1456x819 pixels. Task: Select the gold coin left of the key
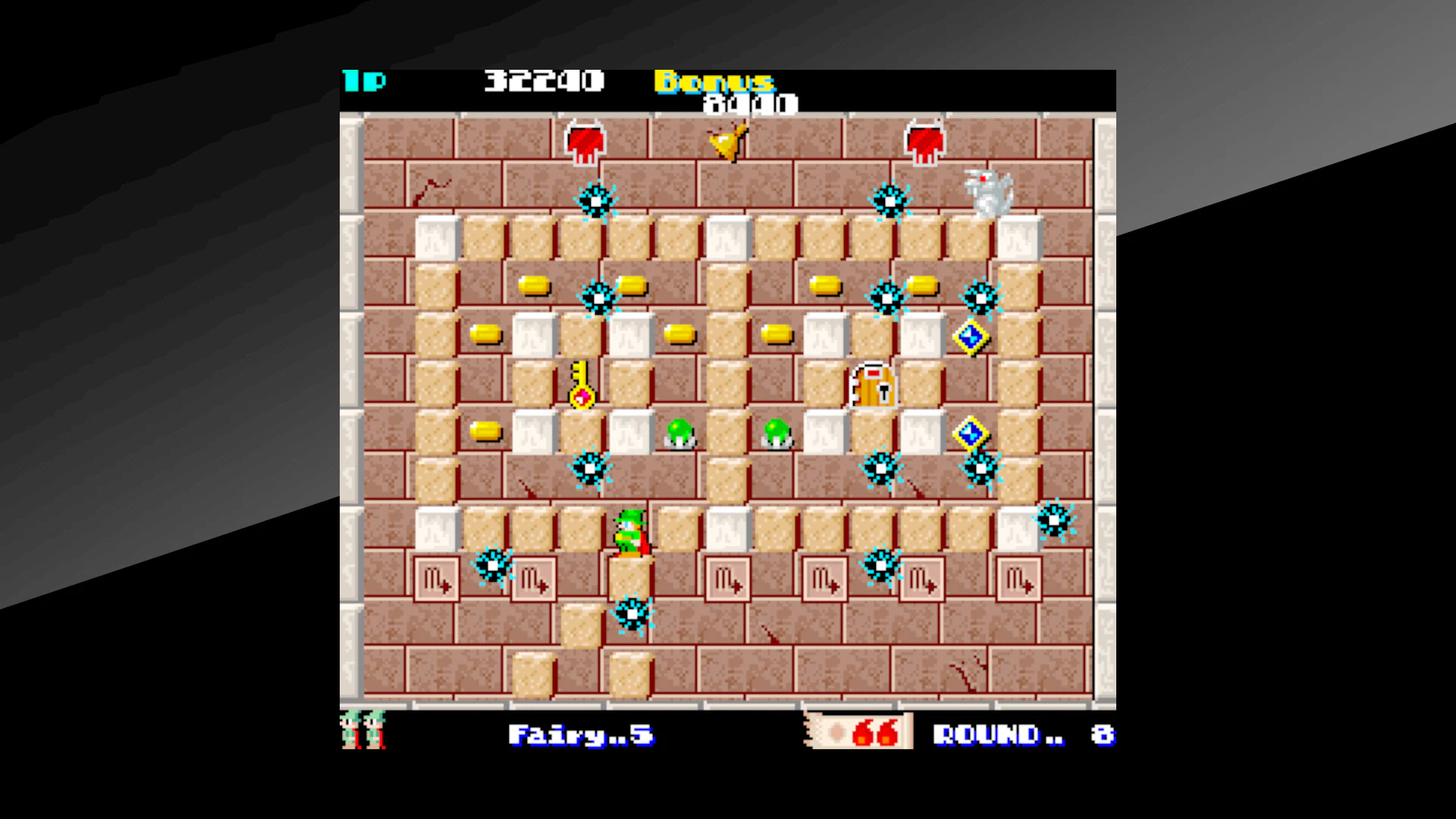[486, 334]
